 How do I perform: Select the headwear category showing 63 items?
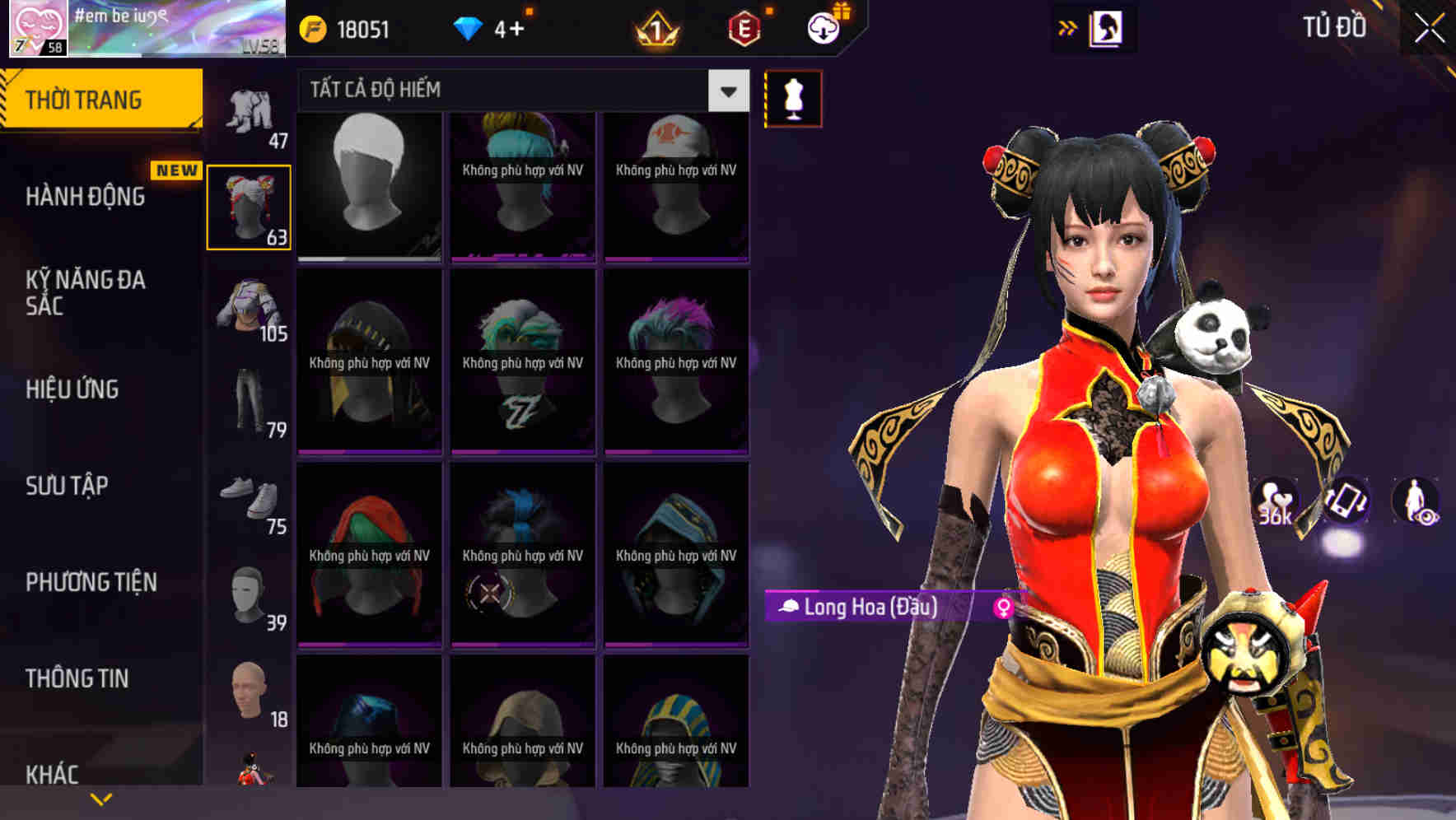[x=249, y=206]
